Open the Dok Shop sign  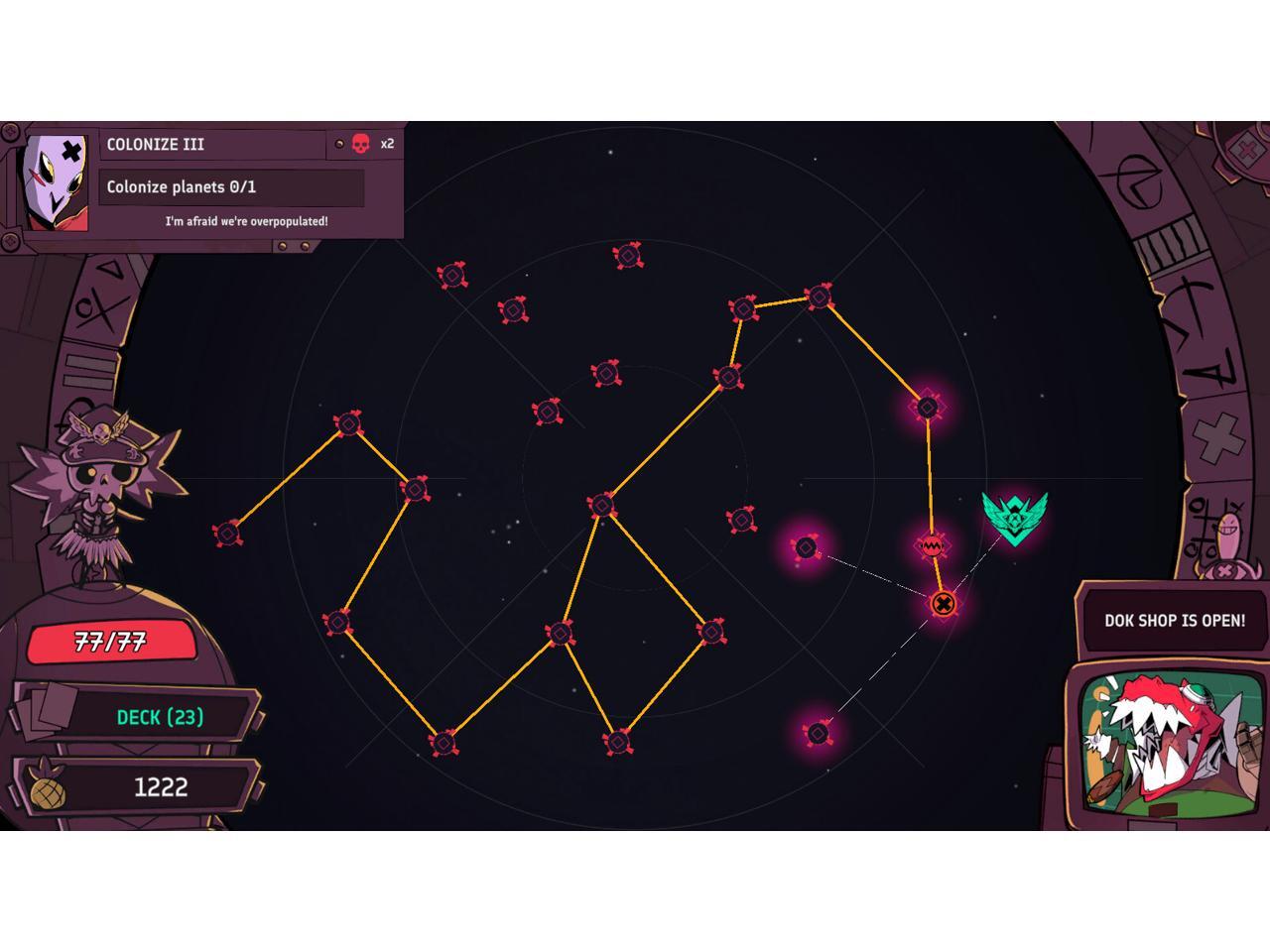[1174, 621]
